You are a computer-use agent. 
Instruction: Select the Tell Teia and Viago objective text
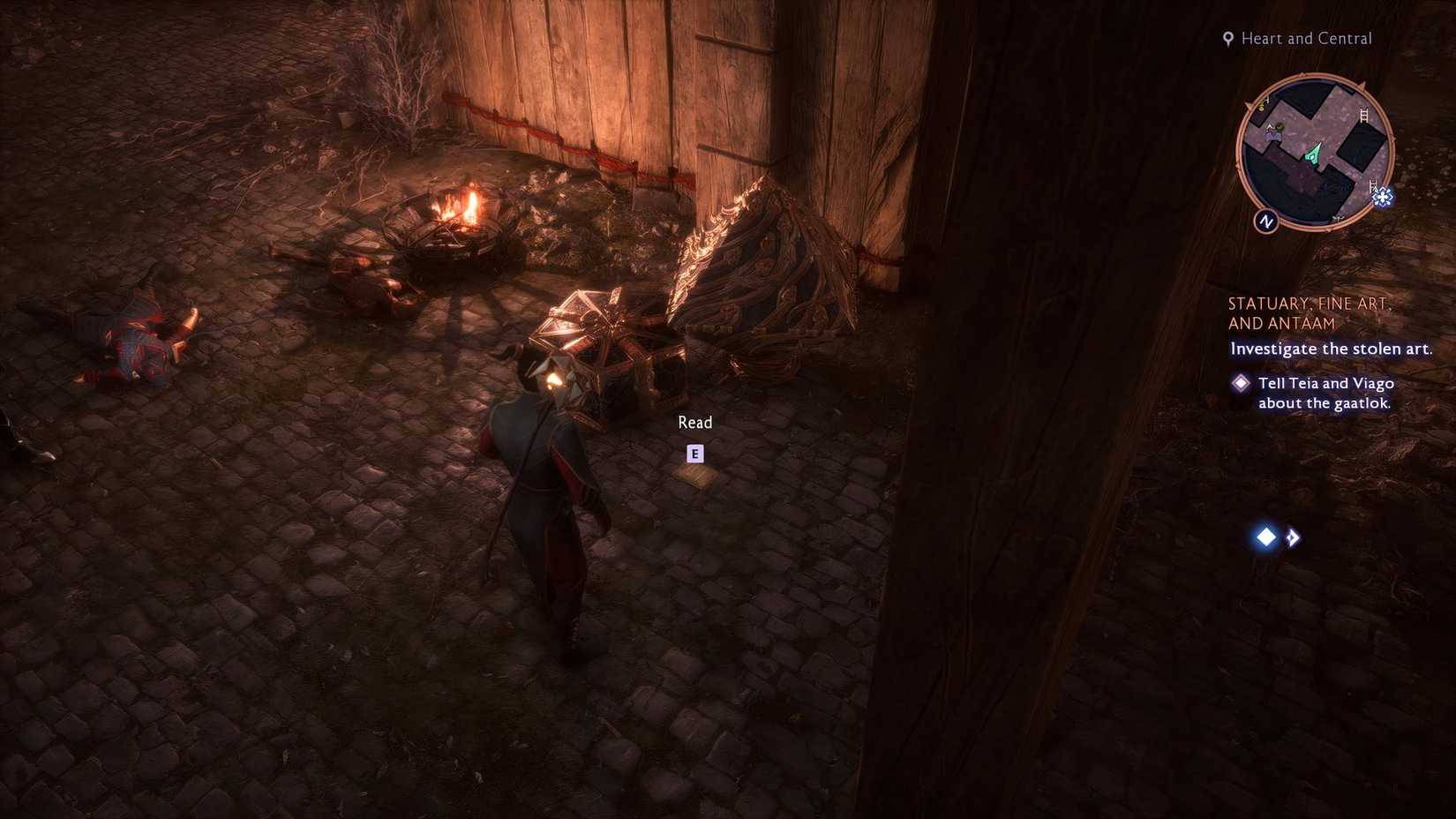click(x=1325, y=392)
